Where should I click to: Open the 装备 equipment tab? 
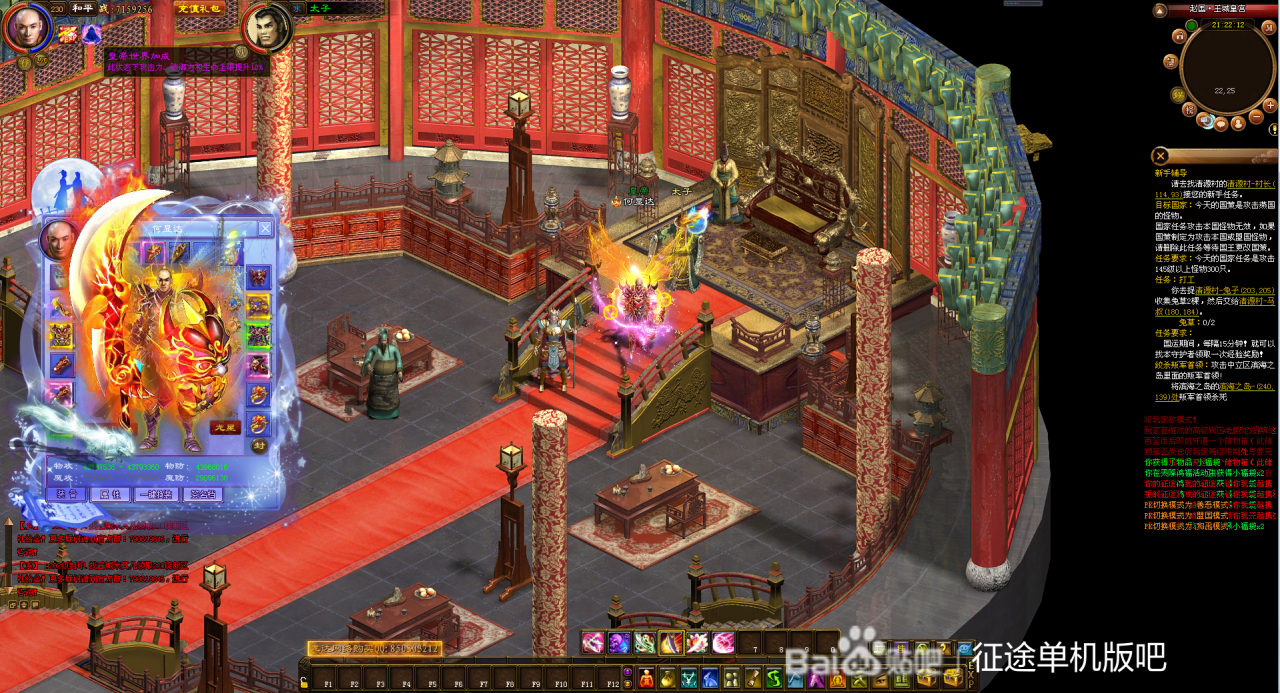[x=67, y=494]
